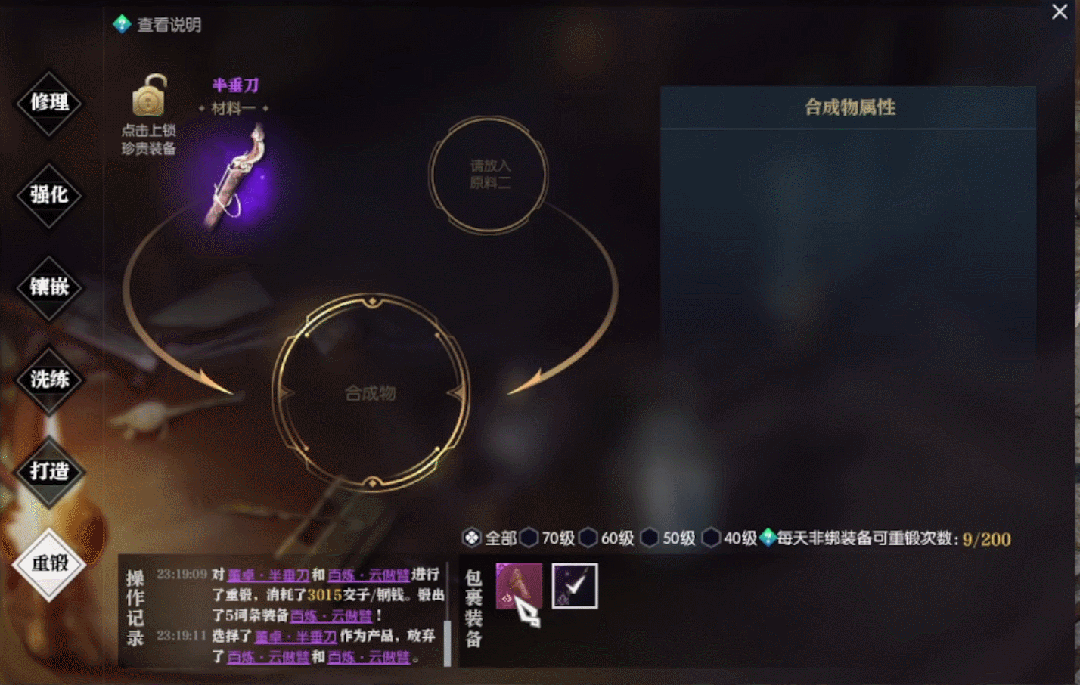Click the empty 原料二 material slot

[490, 174]
